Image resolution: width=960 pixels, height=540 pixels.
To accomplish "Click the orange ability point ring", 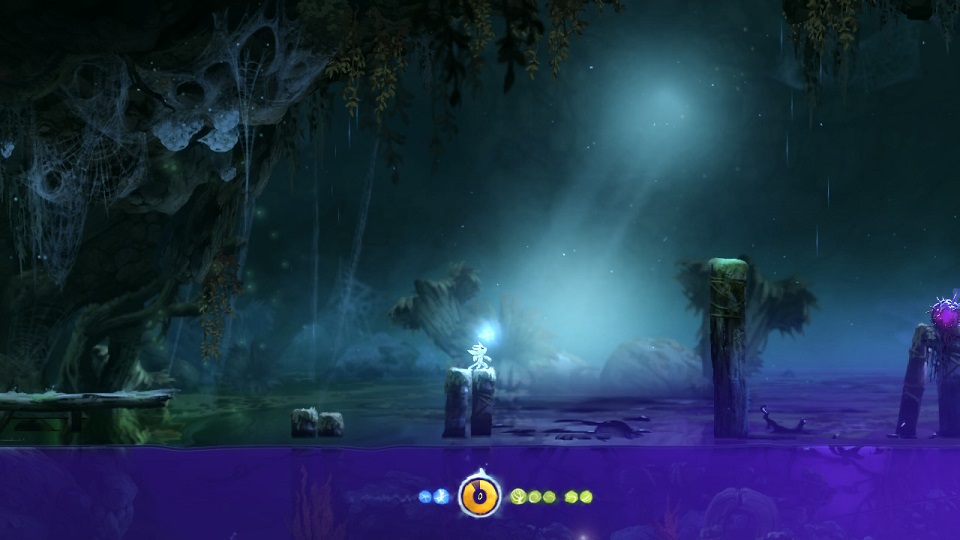I will (479, 495).
